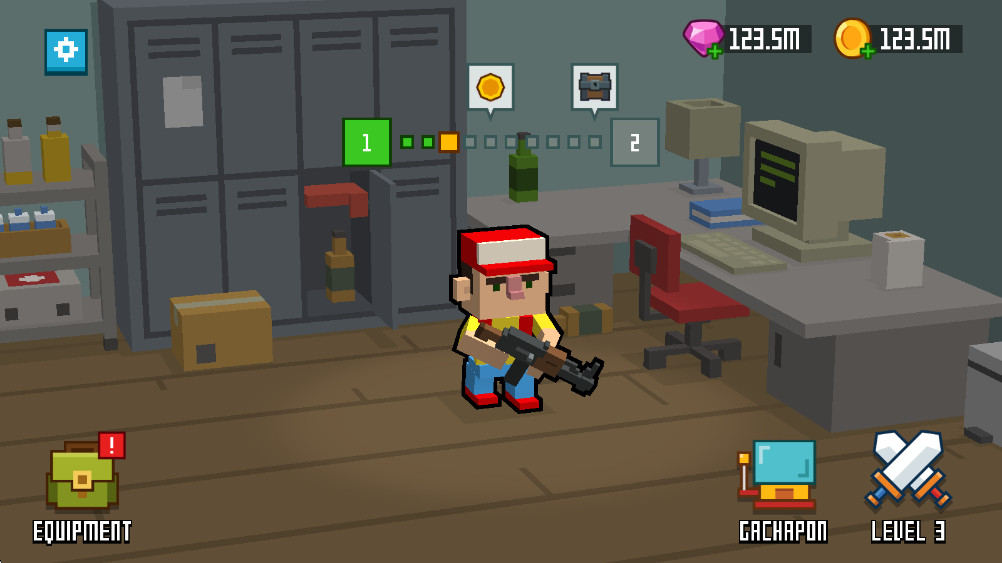Tap the treasure chest reward bubble
1002x563 pixels.
(x=594, y=88)
